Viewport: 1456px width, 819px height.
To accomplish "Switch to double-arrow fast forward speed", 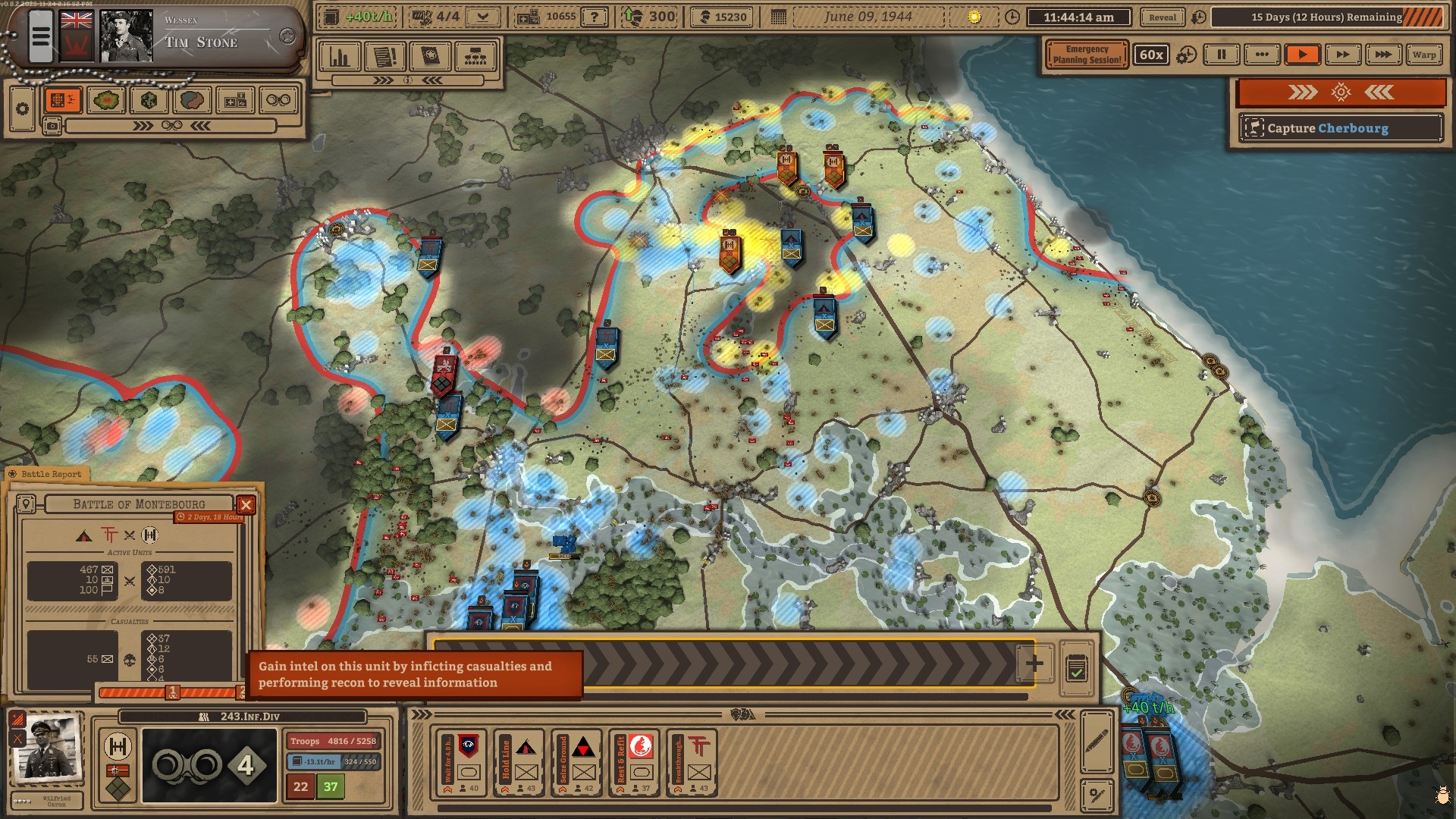I will coord(1342,55).
